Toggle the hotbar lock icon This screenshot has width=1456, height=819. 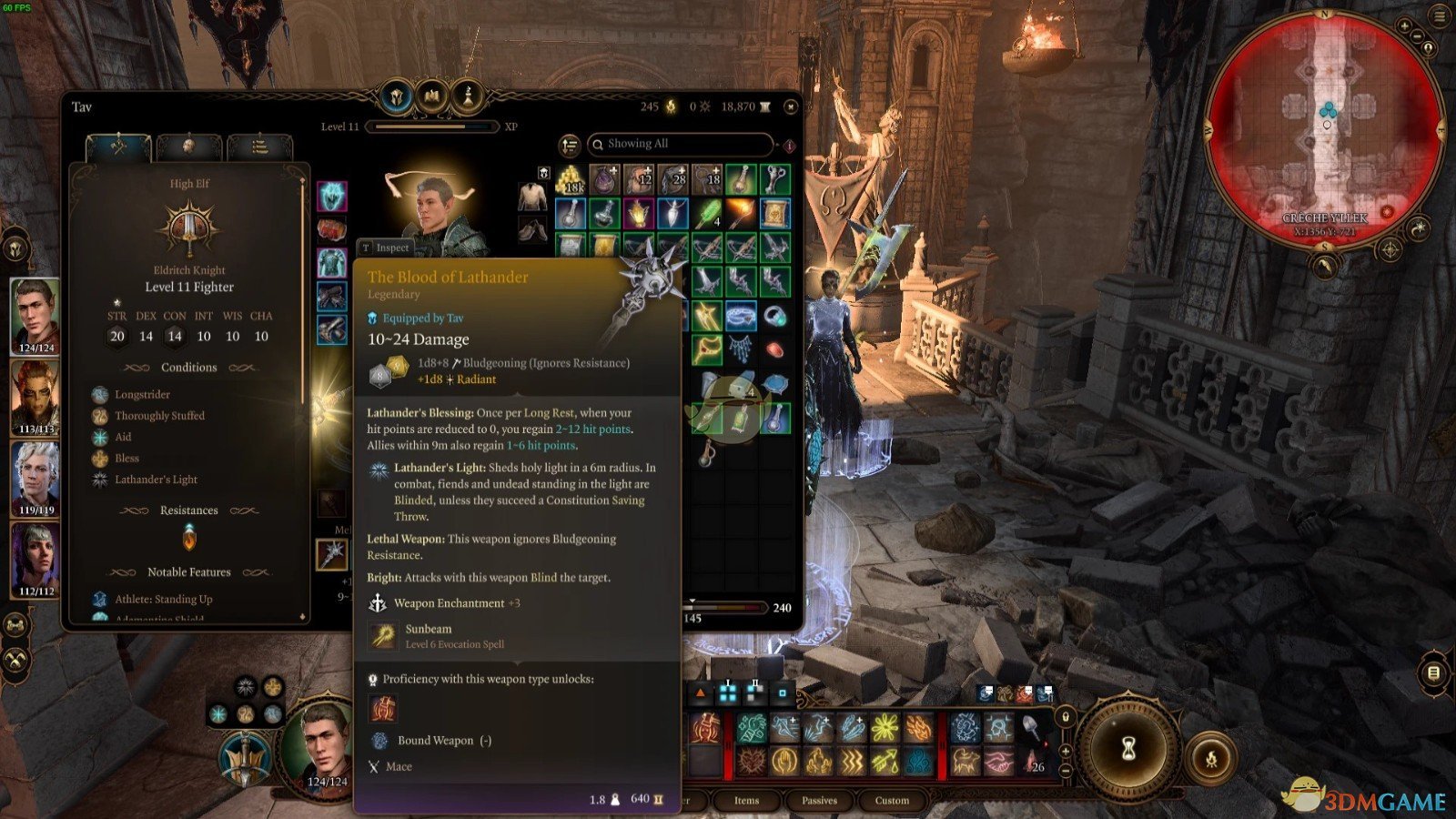[1066, 717]
